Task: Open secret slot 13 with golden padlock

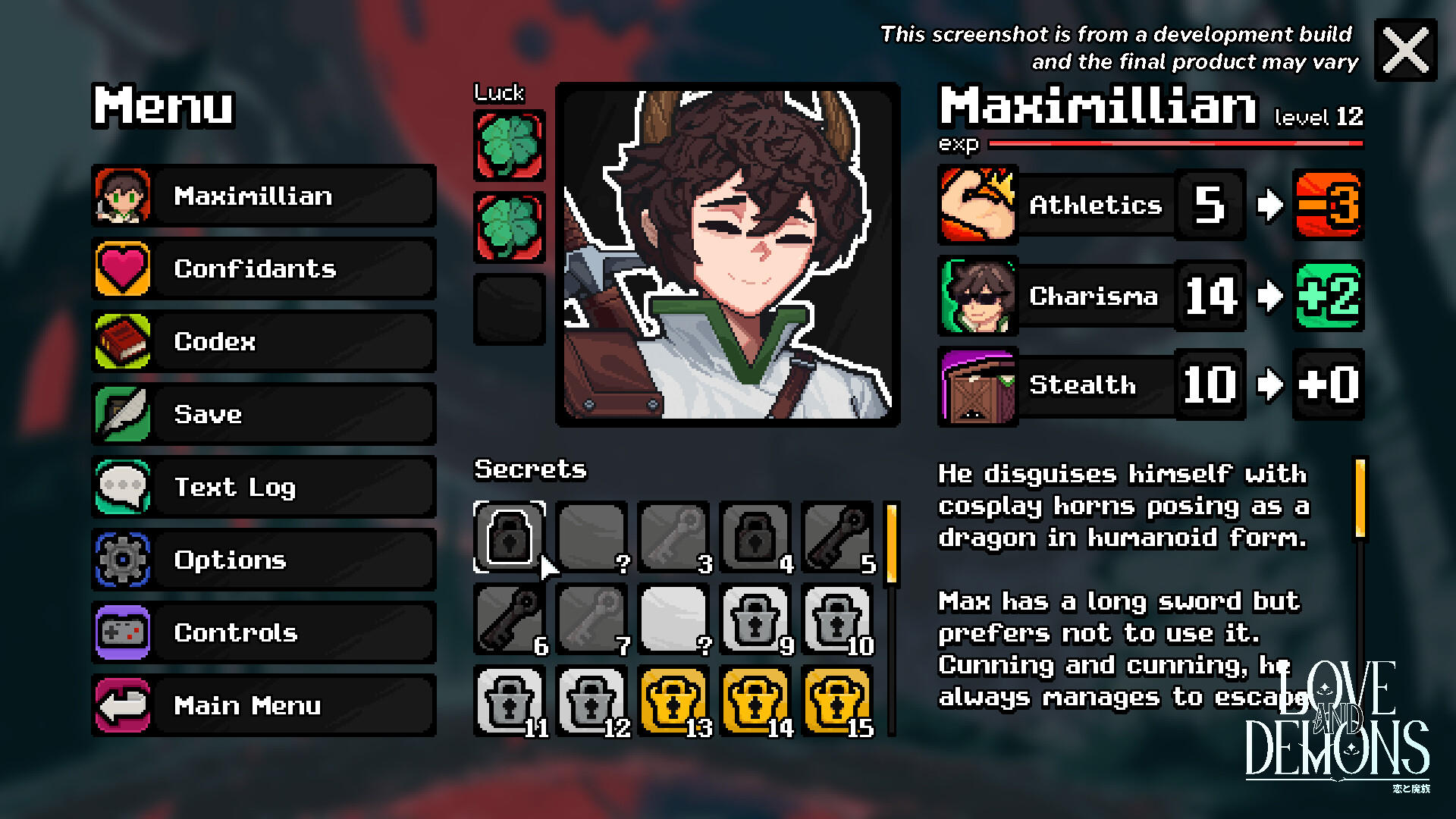Action: coord(674,699)
